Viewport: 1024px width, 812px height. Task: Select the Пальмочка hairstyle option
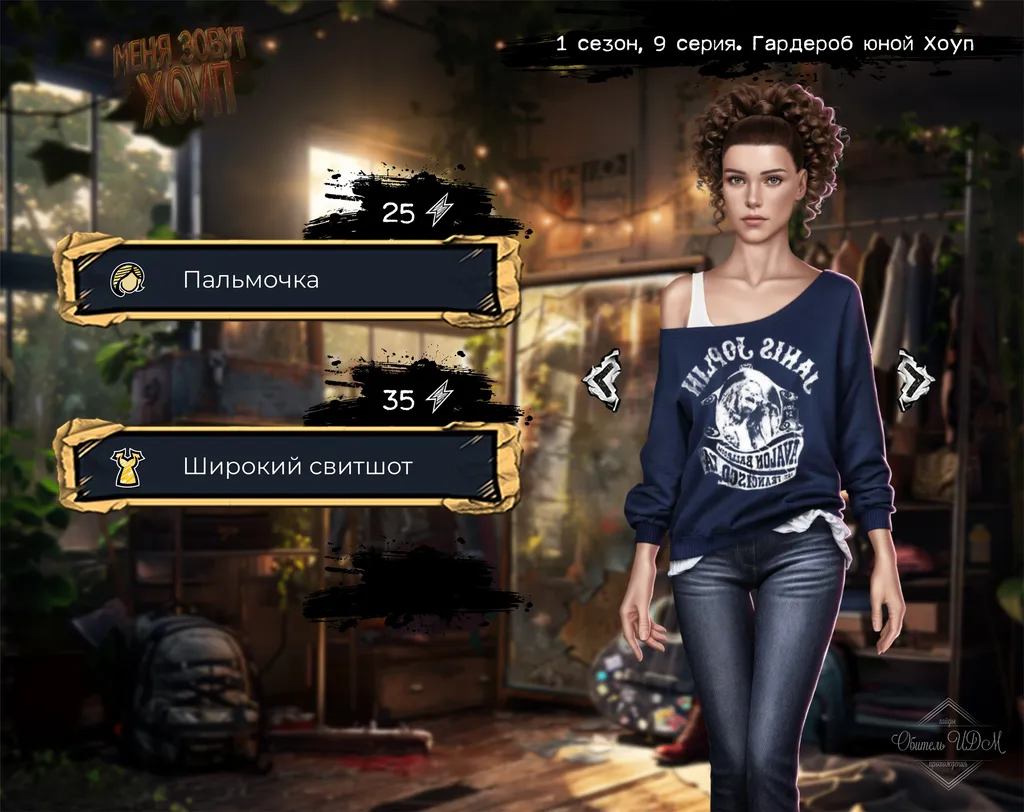coord(288,280)
